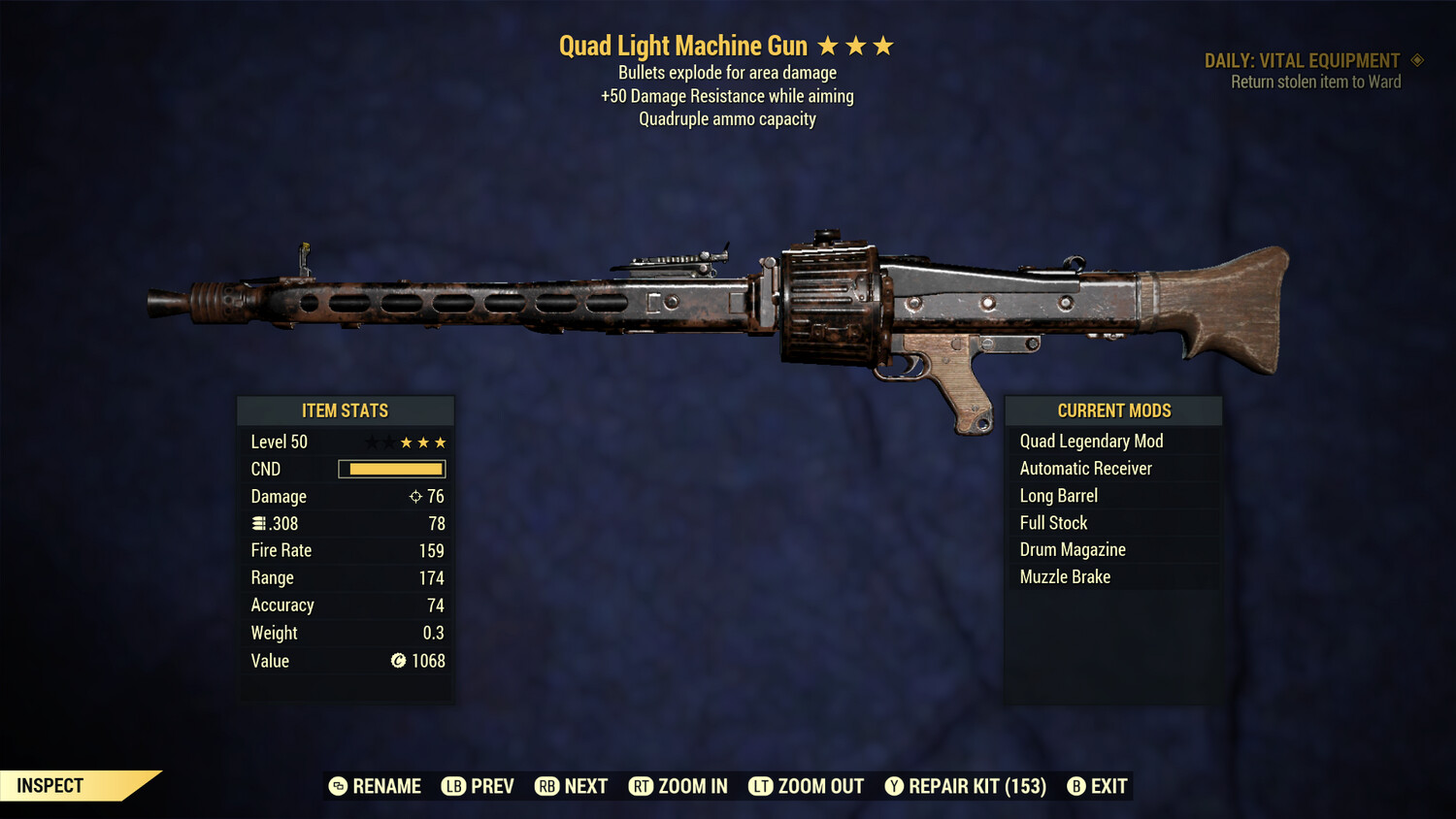Click the LB button icon beside Prev
The height and width of the screenshot is (819, 1456).
coord(453,786)
